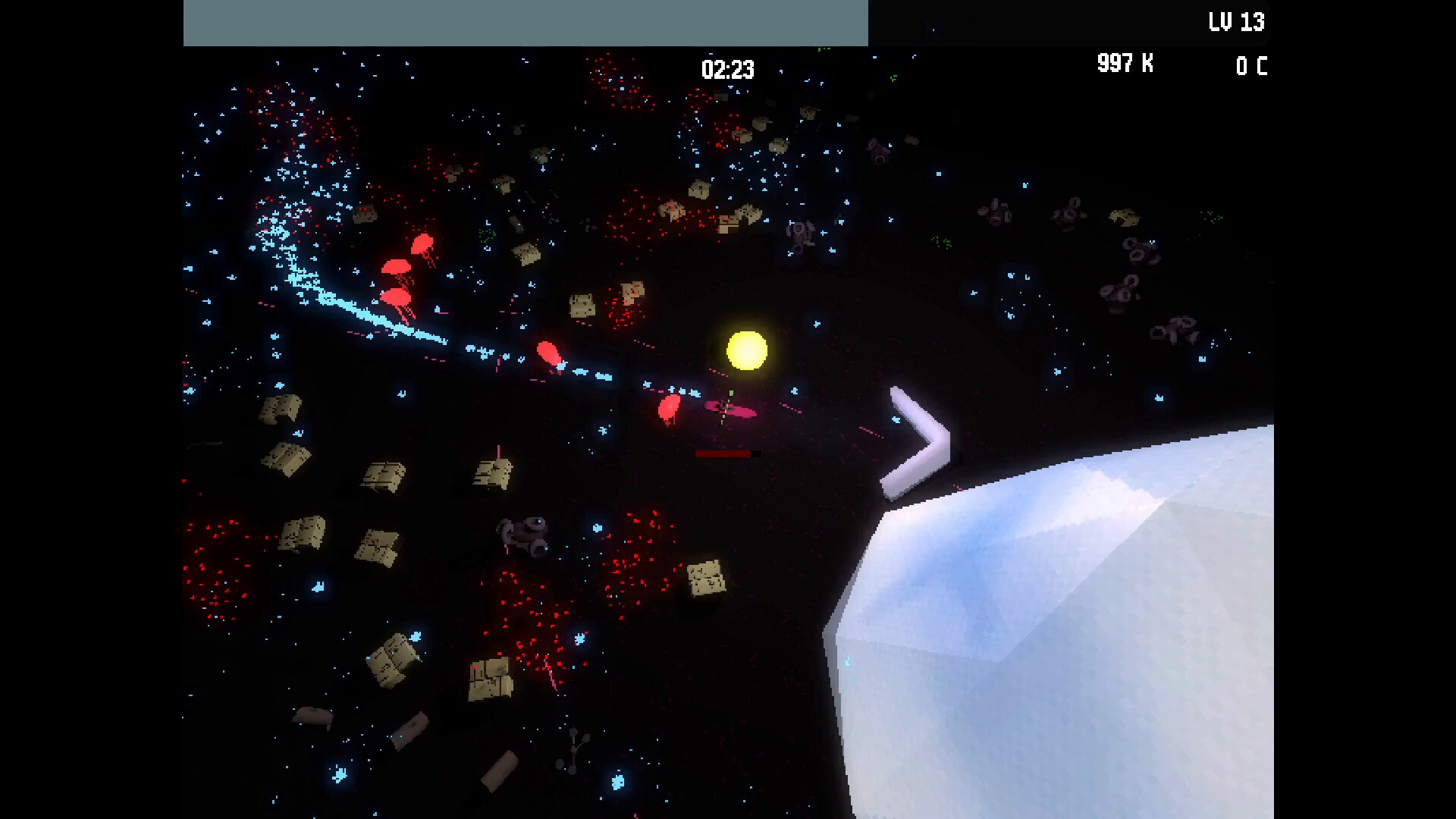Screen dimensions: 1456x819
Task: Click the 997 K kill counter
Action: pos(1125,64)
